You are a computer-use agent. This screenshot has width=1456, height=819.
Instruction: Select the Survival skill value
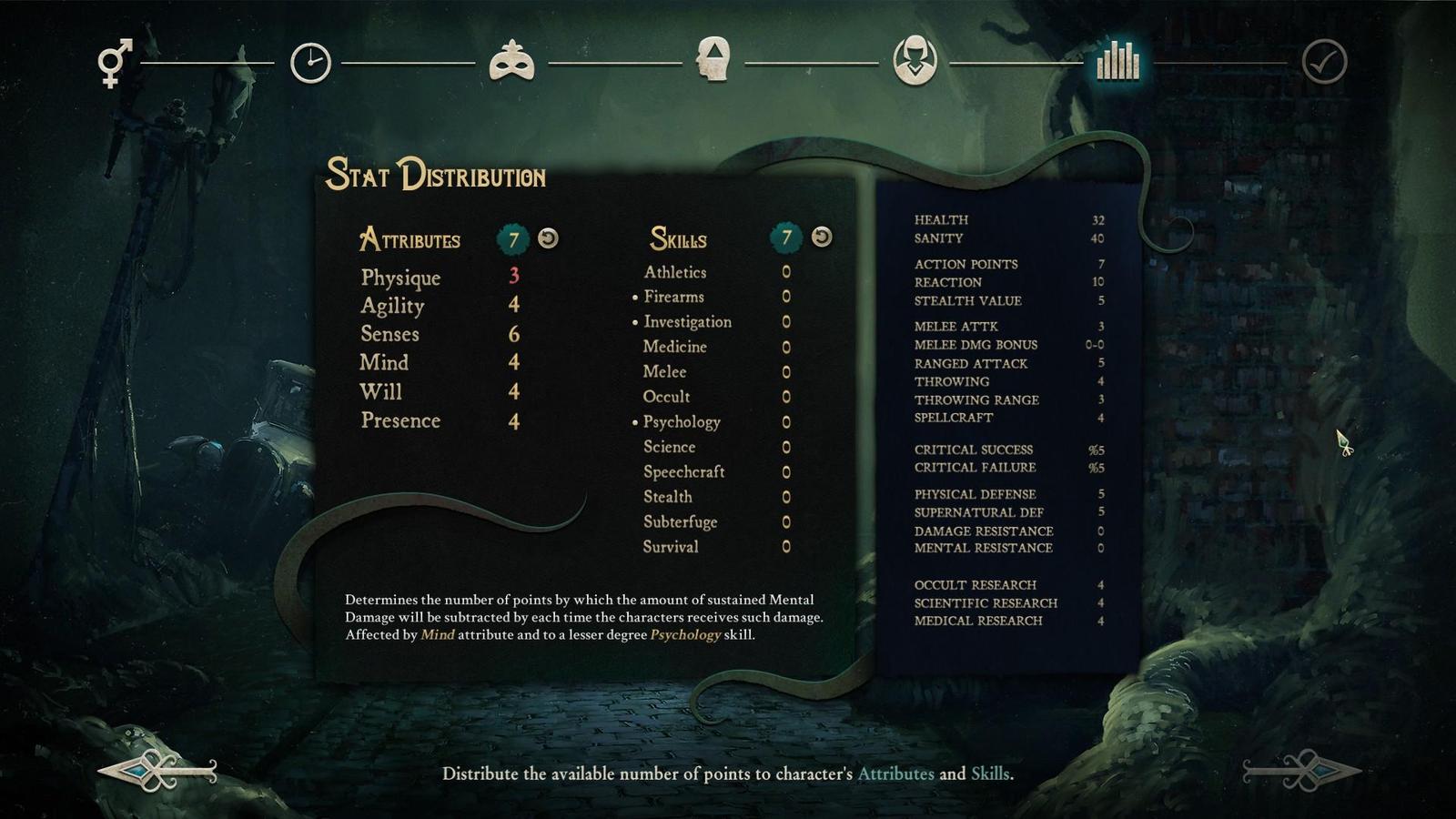(x=785, y=548)
